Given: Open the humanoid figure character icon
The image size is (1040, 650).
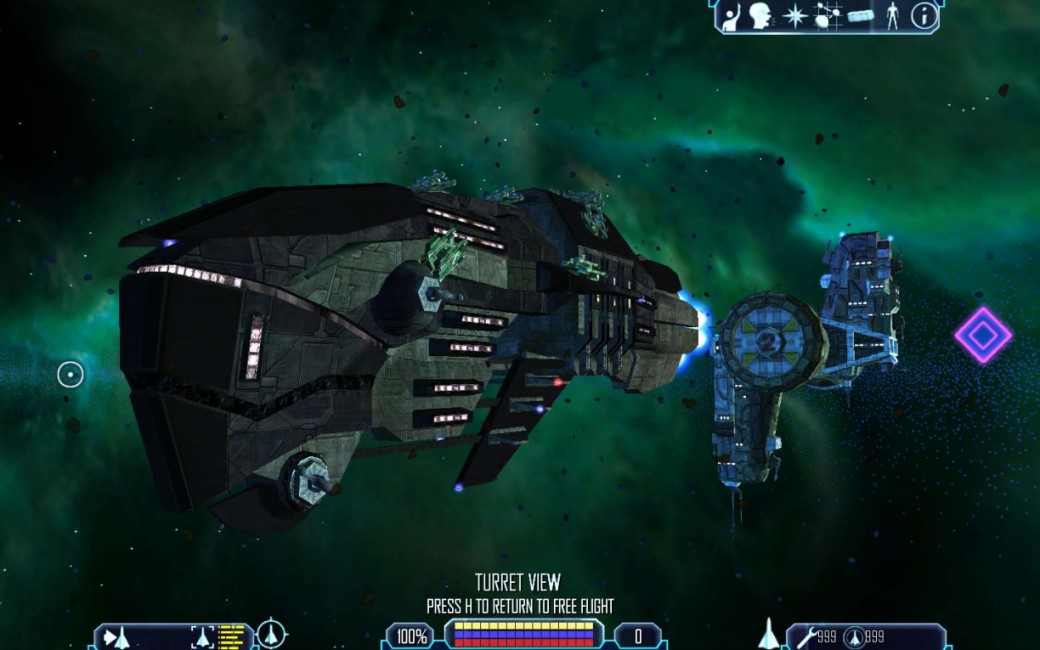Looking at the screenshot, I should 893,16.
